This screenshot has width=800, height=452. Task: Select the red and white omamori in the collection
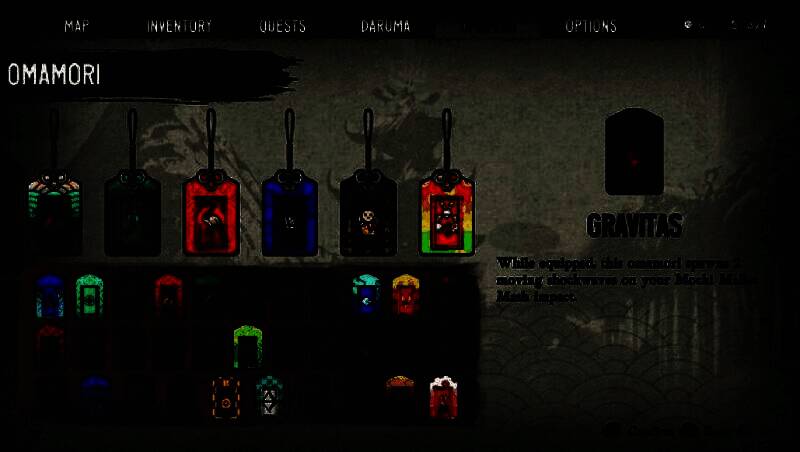443,397
